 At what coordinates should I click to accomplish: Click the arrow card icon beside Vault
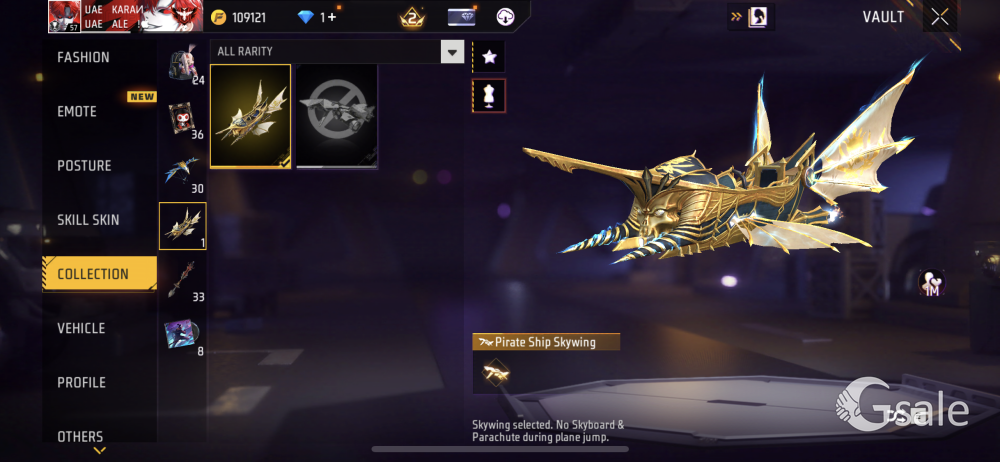pyautogui.click(x=751, y=17)
